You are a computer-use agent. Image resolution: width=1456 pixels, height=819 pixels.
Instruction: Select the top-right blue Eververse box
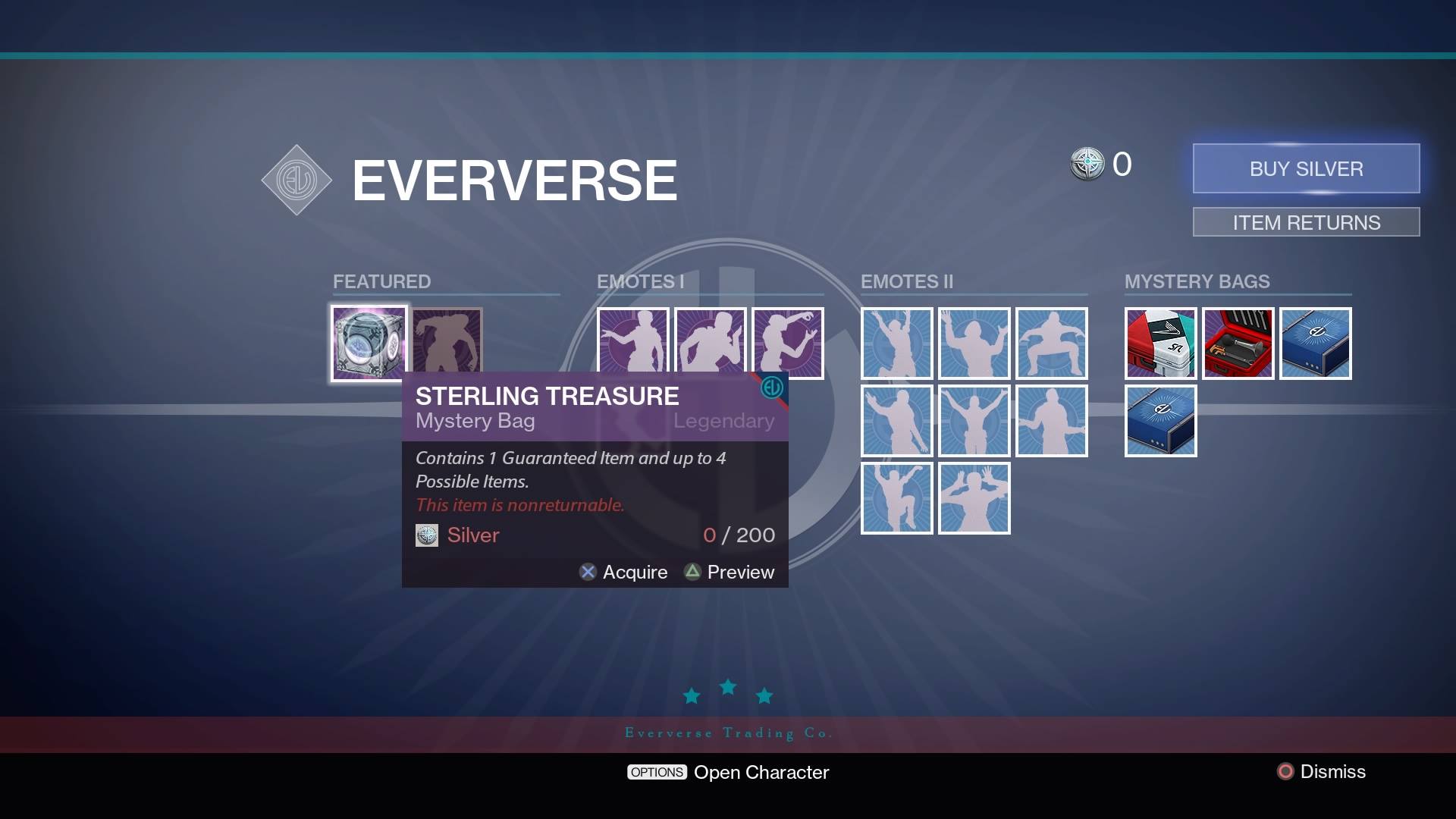tap(1316, 344)
